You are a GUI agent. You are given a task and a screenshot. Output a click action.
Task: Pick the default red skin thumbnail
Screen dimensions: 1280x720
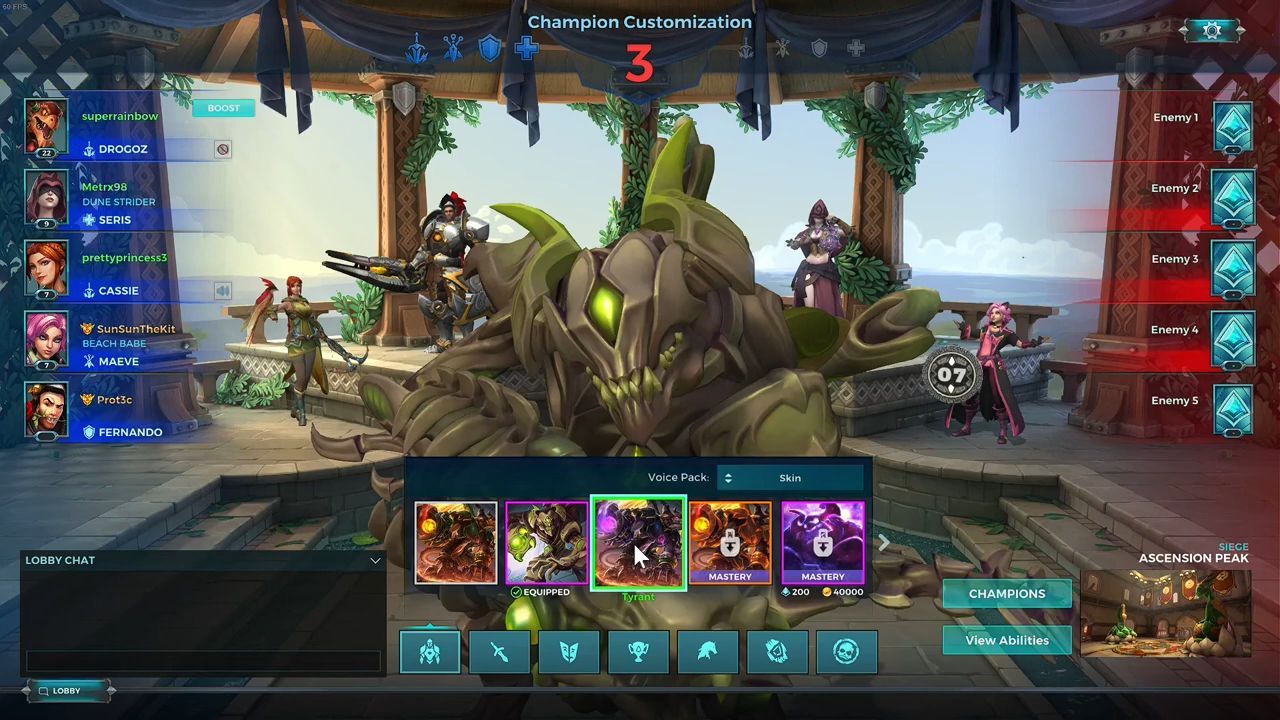tap(456, 543)
